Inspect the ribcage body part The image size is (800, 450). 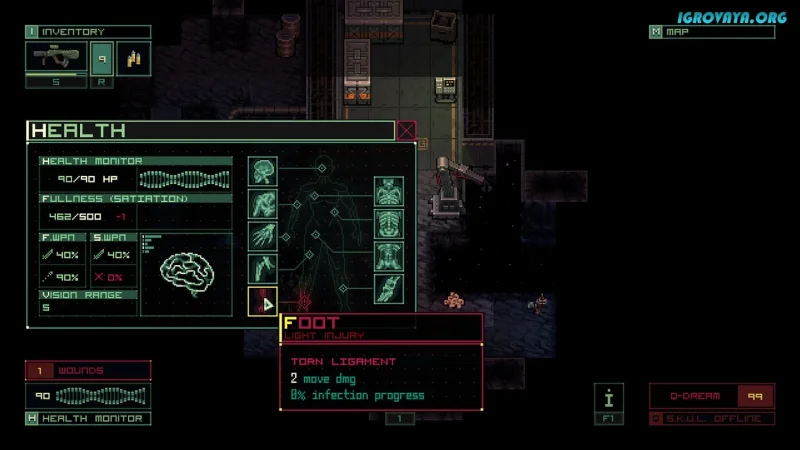(389, 224)
